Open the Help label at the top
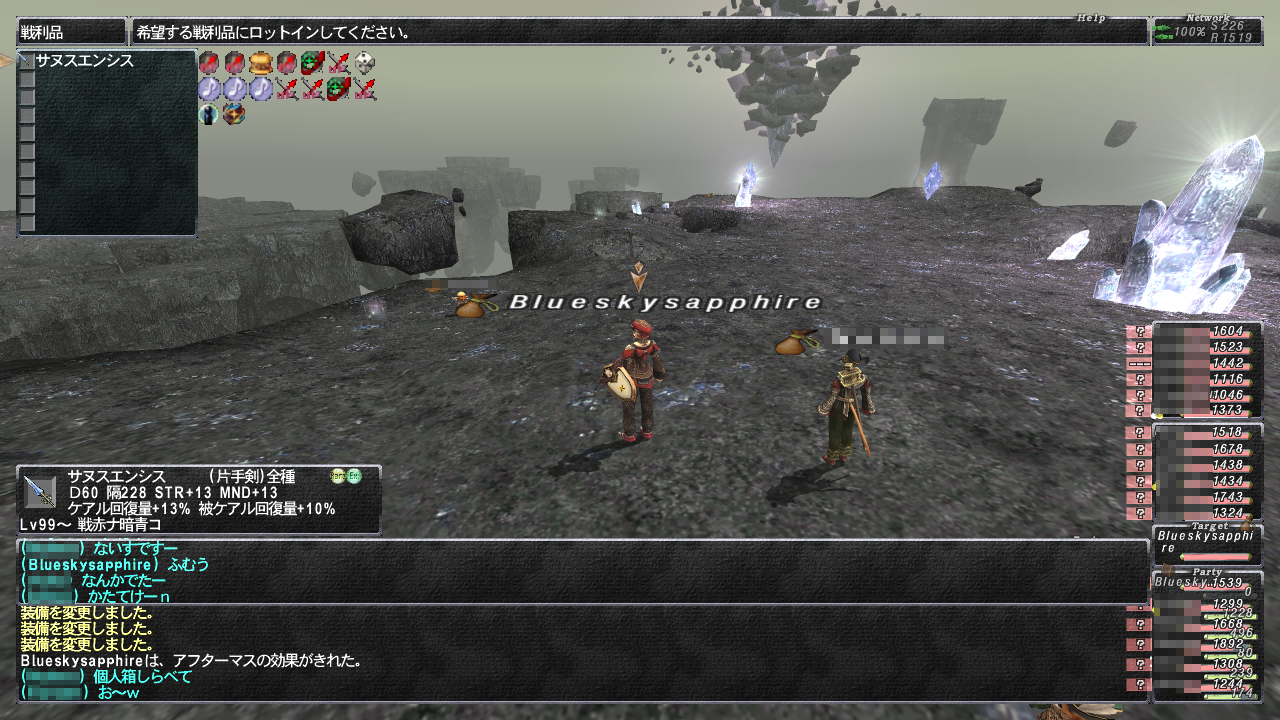 click(1093, 18)
